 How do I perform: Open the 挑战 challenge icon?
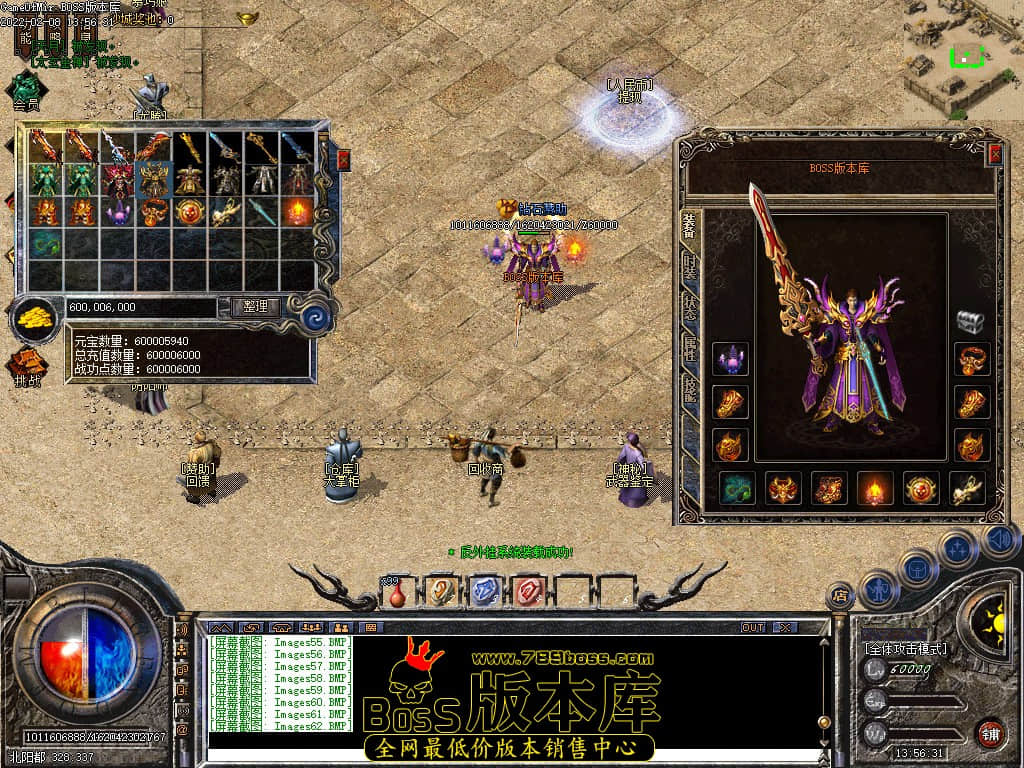[27, 366]
